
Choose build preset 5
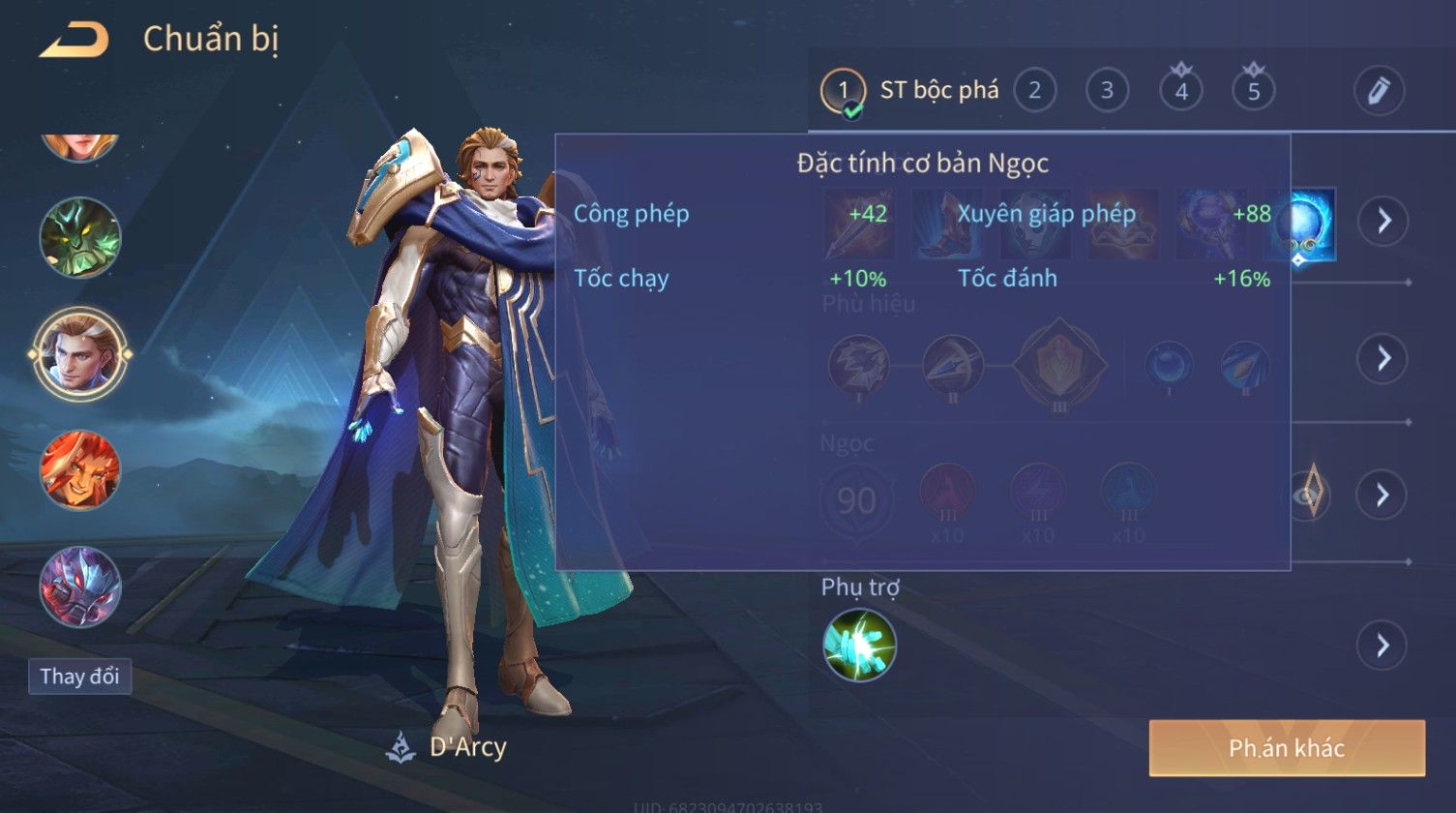coord(1254,91)
